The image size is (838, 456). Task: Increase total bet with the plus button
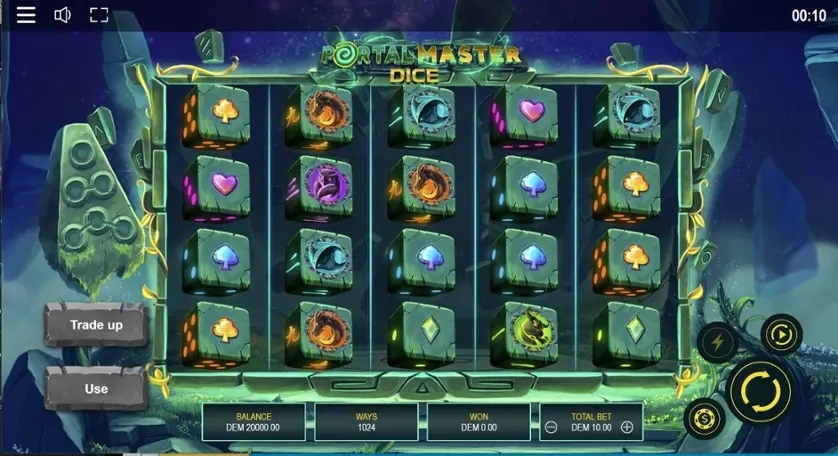627,427
